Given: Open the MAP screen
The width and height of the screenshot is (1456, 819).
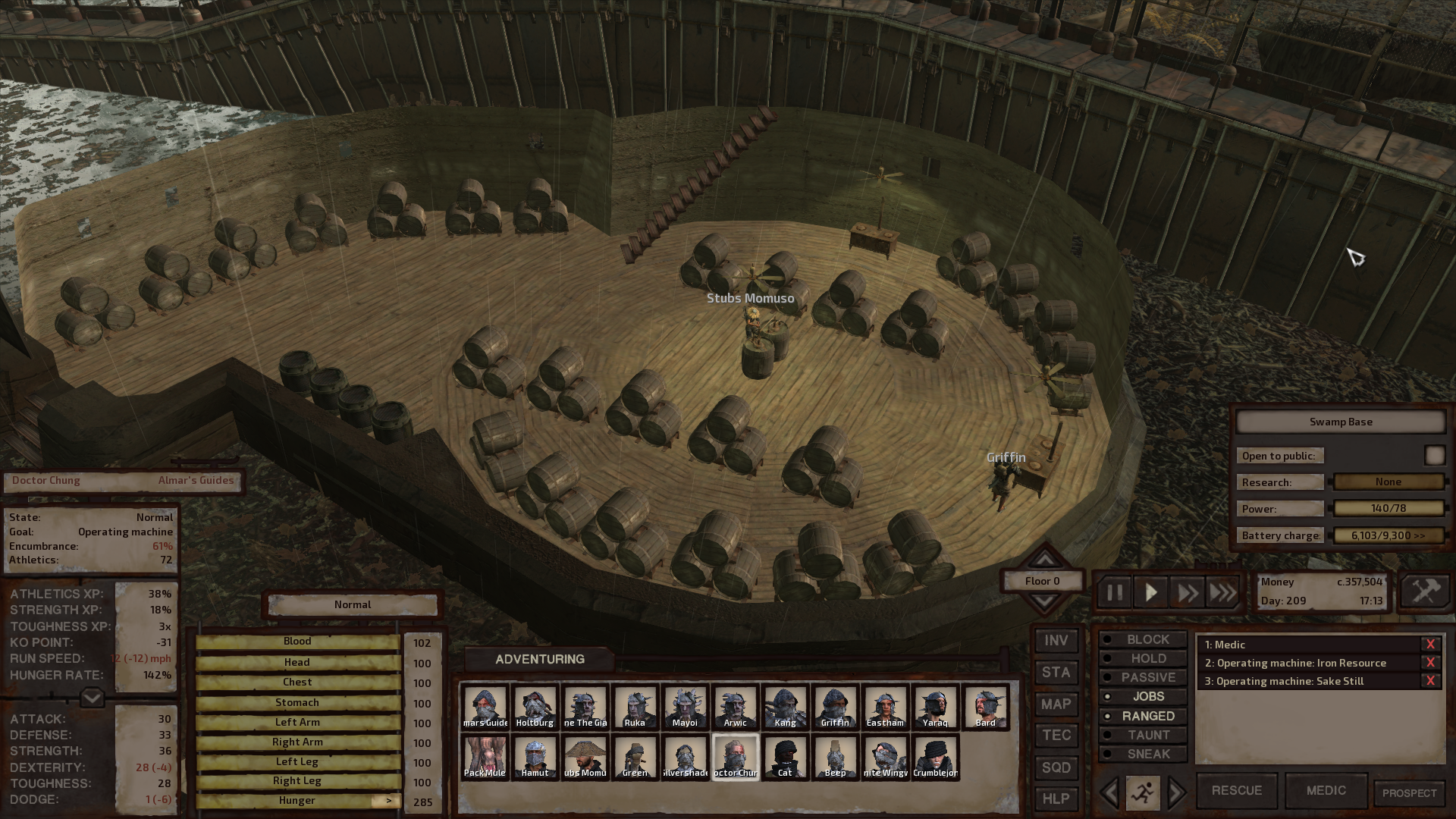Looking at the screenshot, I should pyautogui.click(x=1056, y=704).
